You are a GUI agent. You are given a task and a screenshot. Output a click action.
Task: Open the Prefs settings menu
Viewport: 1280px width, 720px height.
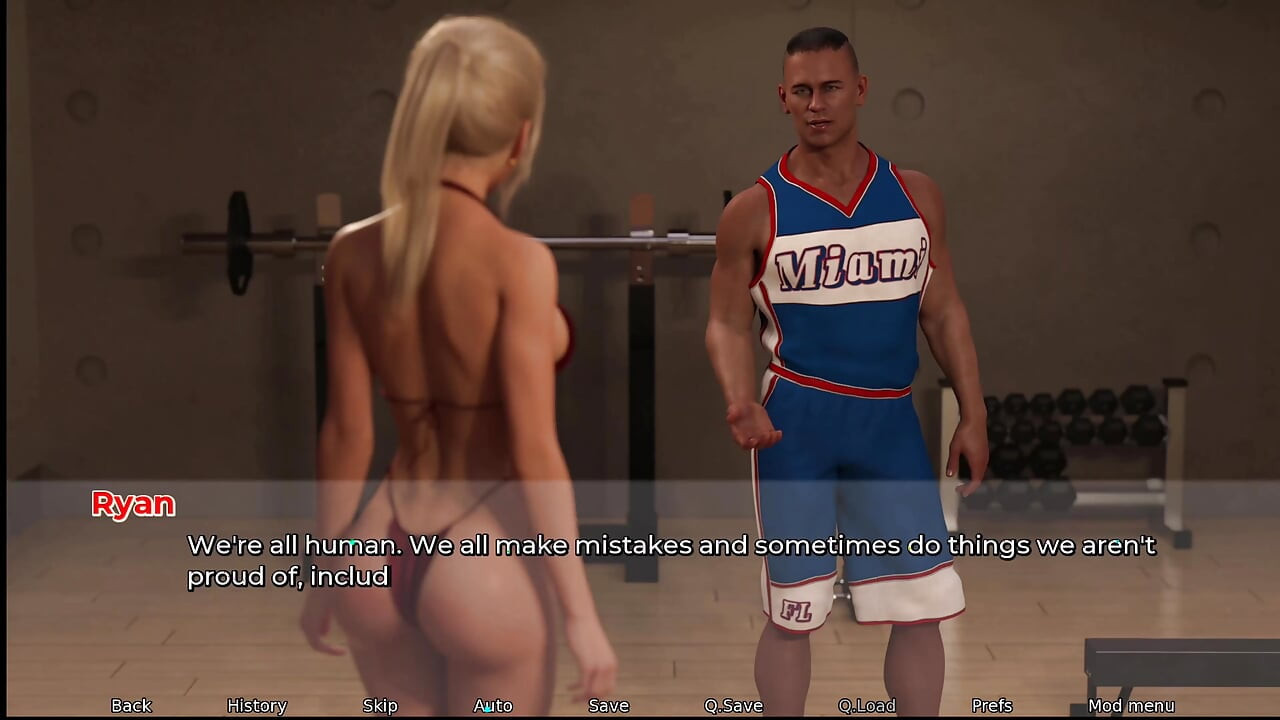tap(992, 705)
